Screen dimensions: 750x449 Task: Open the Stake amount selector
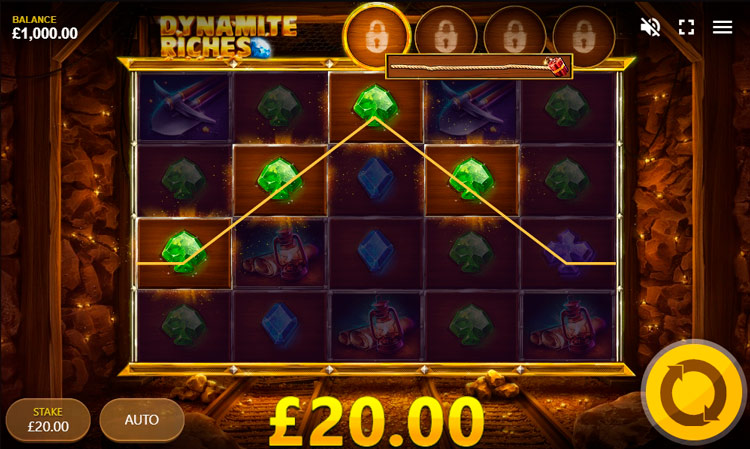tap(48, 419)
